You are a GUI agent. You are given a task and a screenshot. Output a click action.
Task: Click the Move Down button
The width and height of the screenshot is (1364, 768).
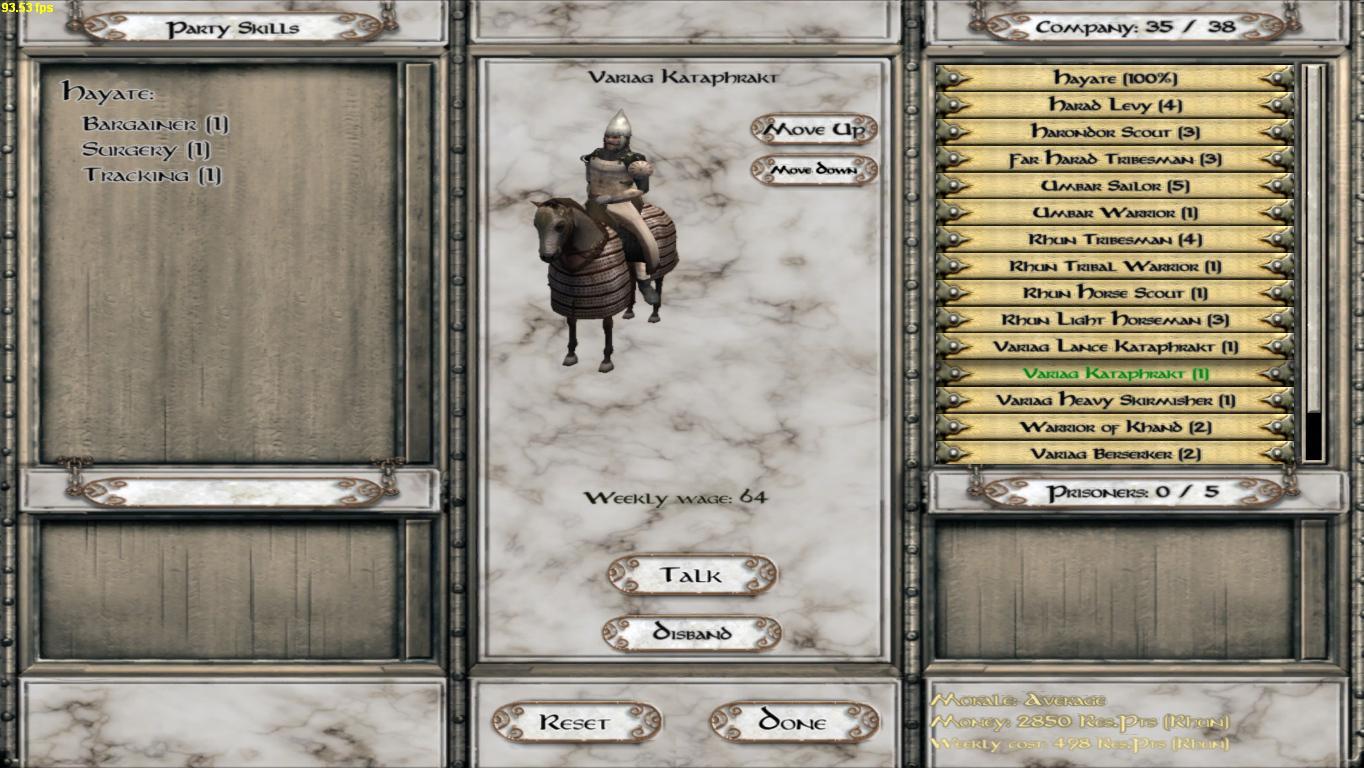(814, 170)
